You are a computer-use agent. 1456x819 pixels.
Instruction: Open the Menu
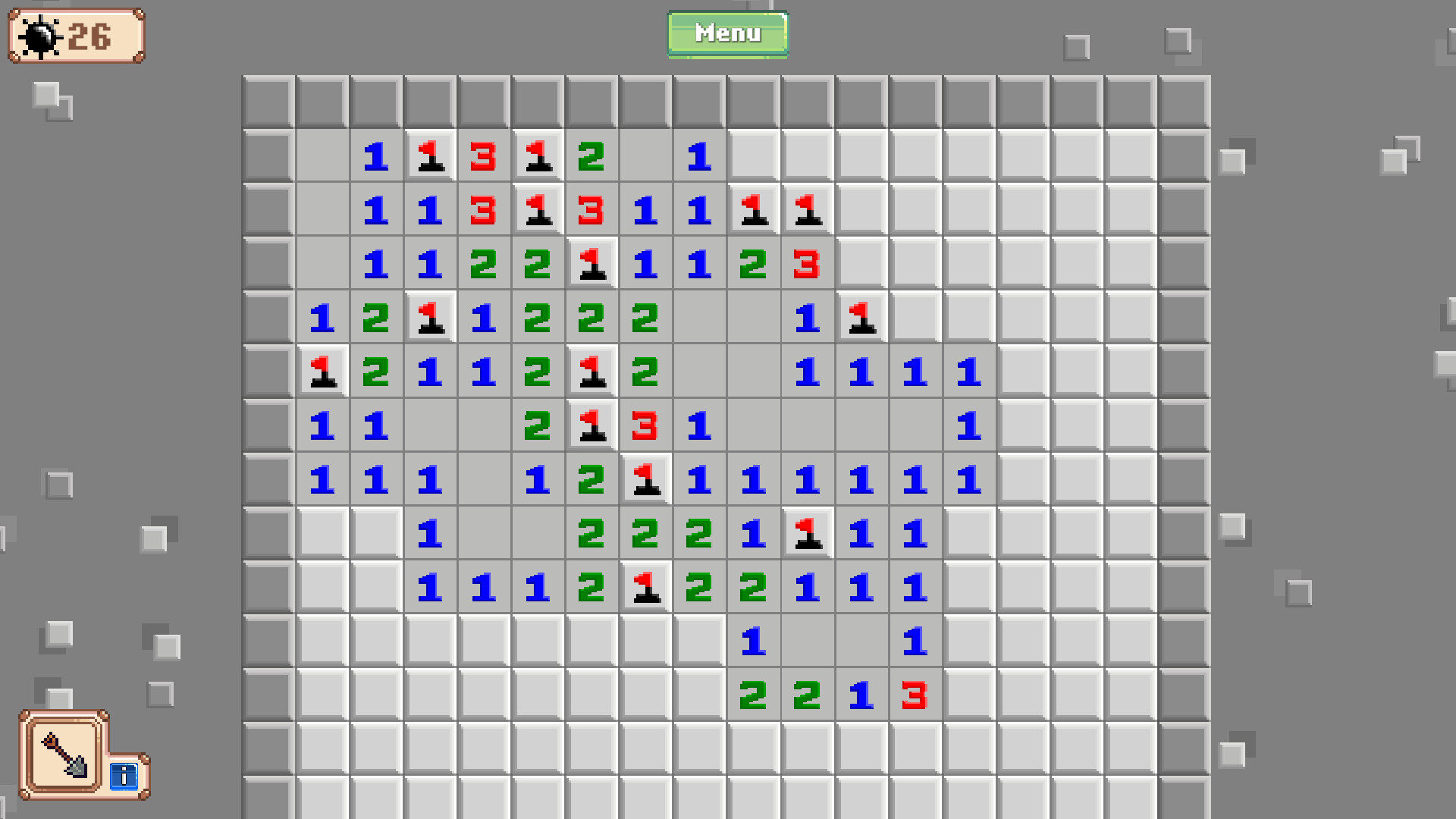pos(726,33)
